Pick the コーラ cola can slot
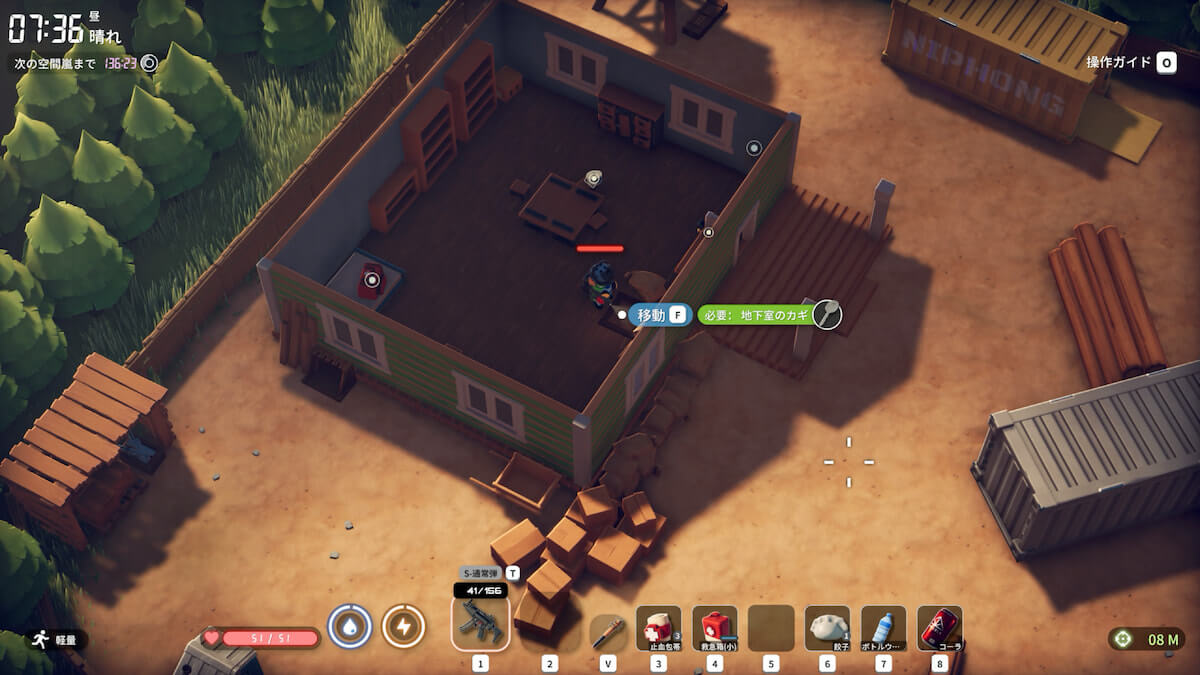This screenshot has width=1200, height=675. 939,629
